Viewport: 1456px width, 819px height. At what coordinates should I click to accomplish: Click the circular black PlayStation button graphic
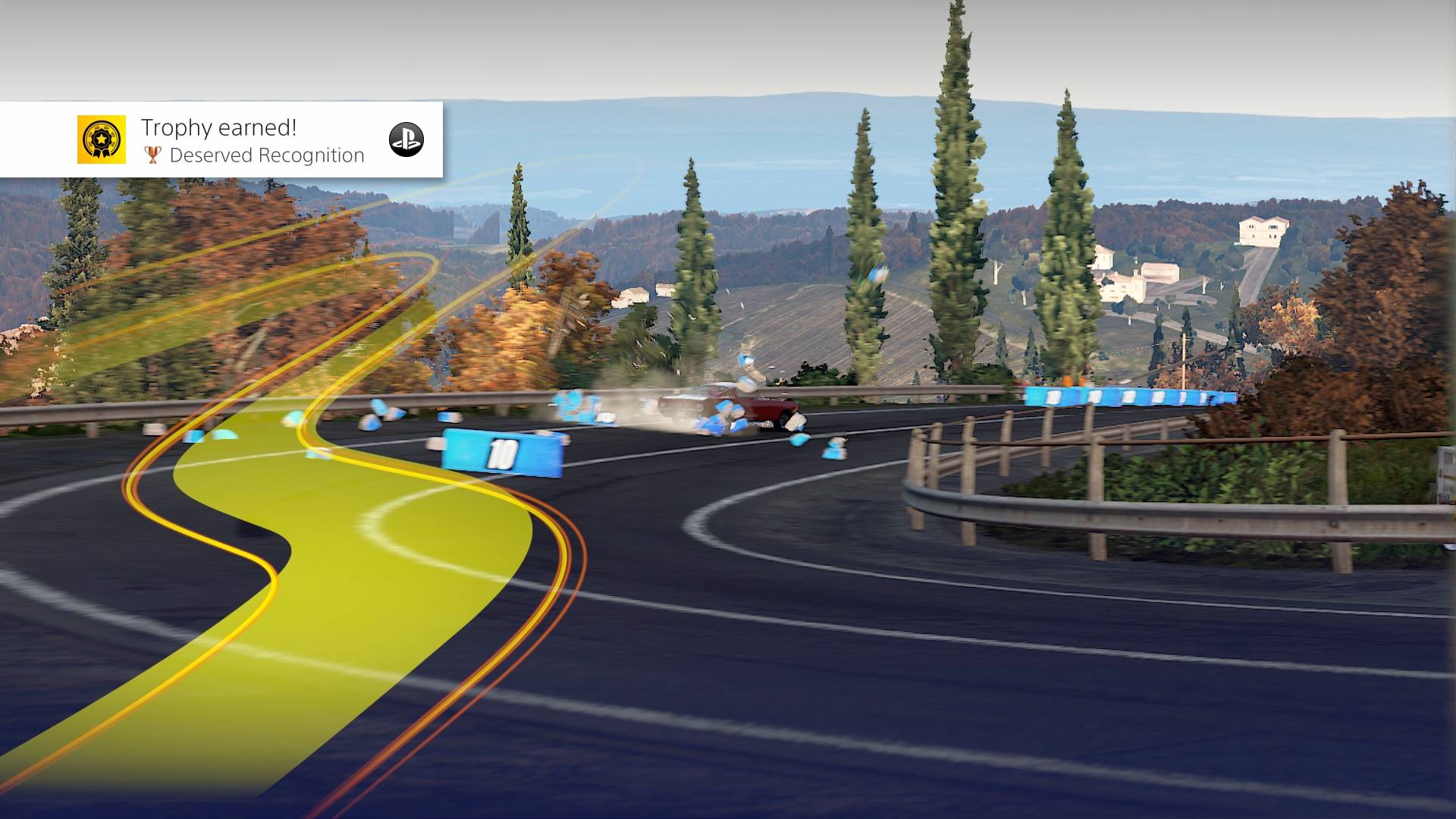click(407, 140)
